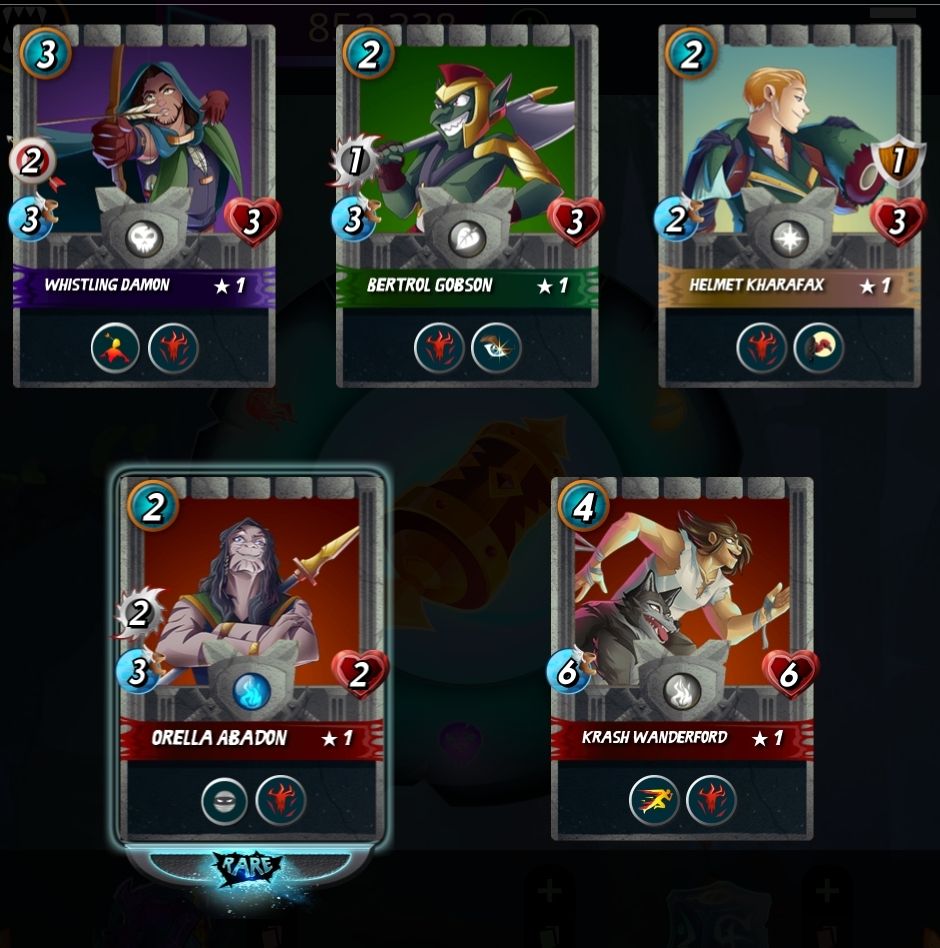Pick the Helmet Kharafax card

tap(789, 150)
